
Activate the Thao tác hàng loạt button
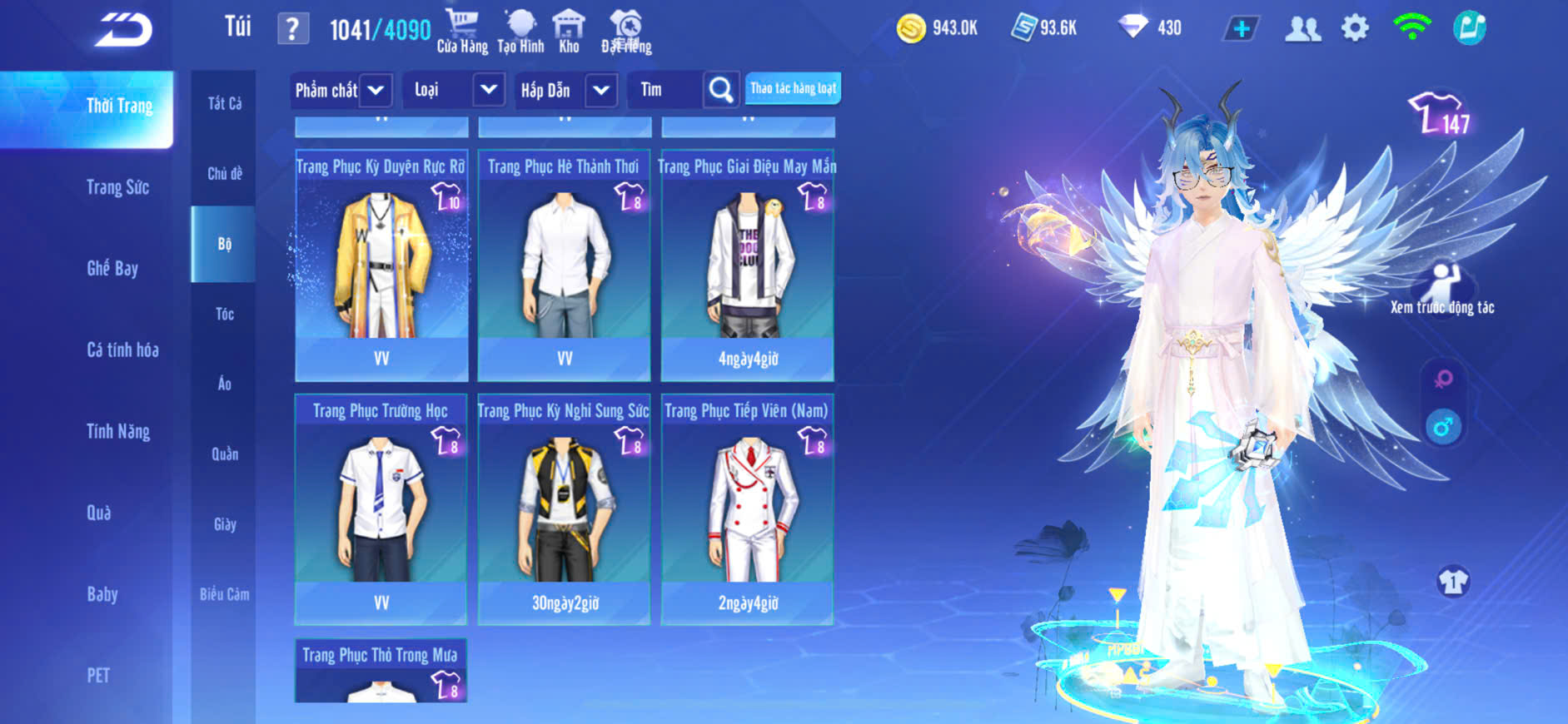793,88
